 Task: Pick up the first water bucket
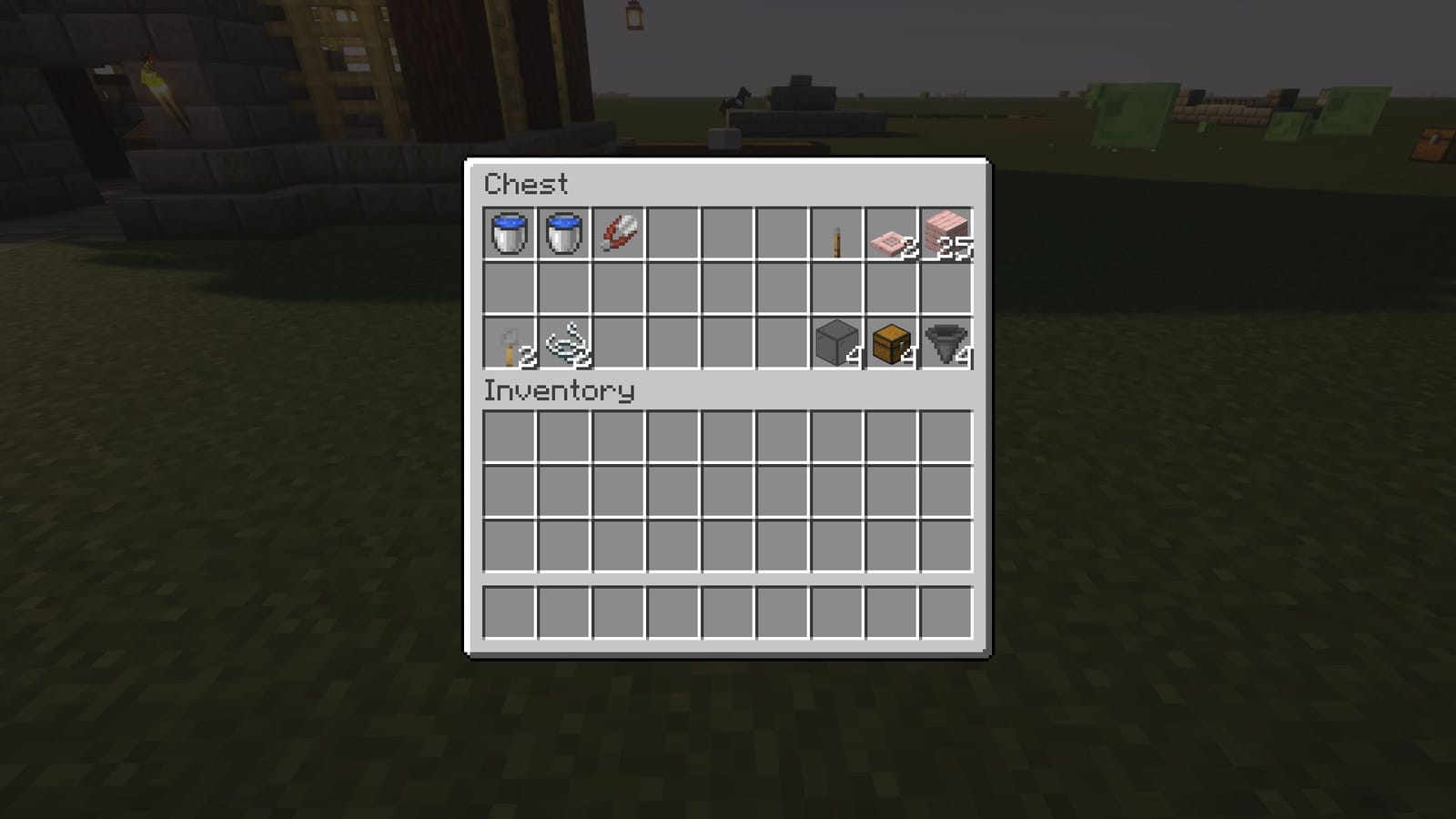(x=509, y=234)
